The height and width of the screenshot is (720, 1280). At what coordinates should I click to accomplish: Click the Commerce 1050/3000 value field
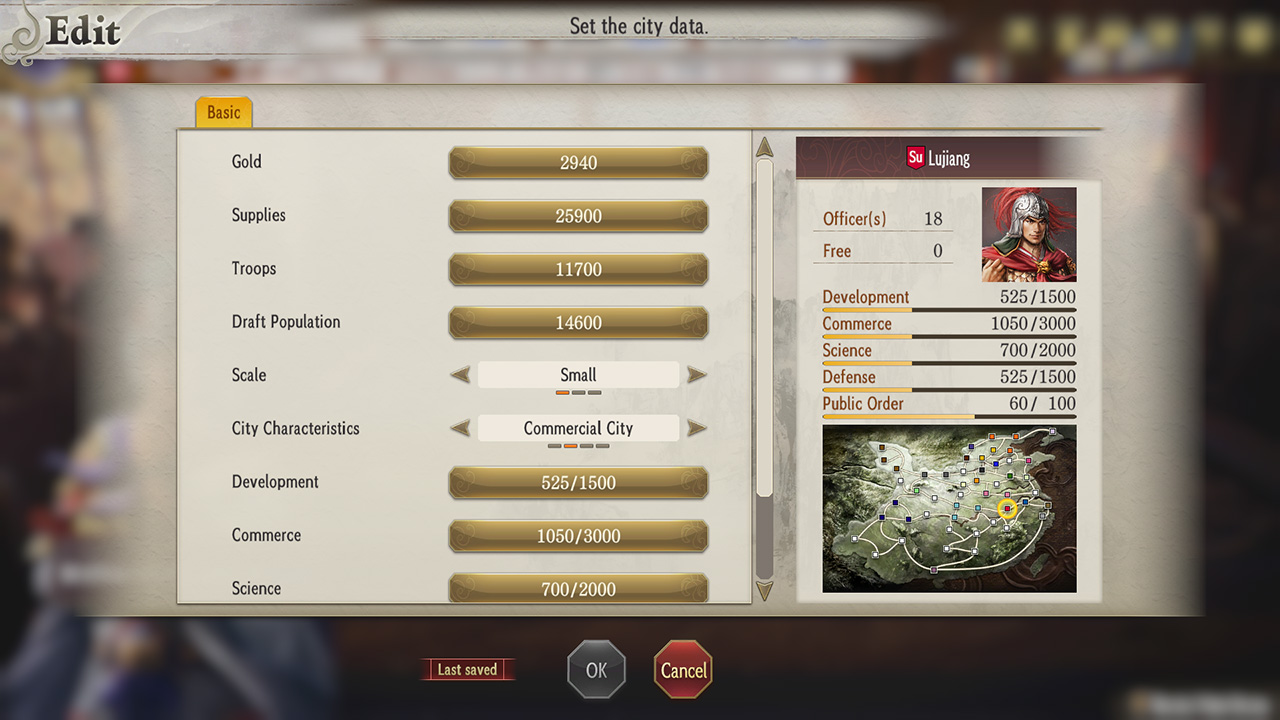577,536
